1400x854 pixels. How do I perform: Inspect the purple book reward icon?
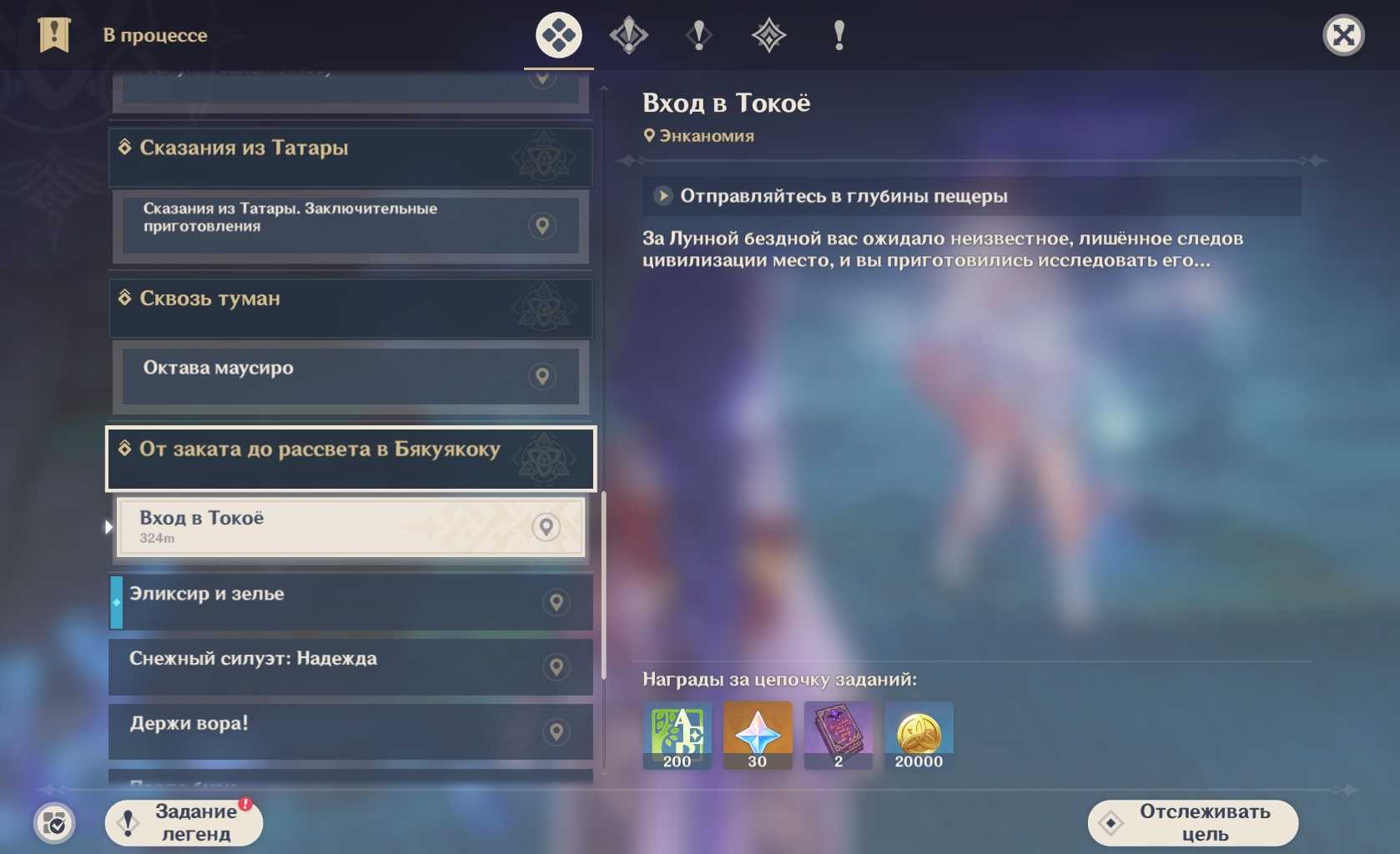[838, 735]
